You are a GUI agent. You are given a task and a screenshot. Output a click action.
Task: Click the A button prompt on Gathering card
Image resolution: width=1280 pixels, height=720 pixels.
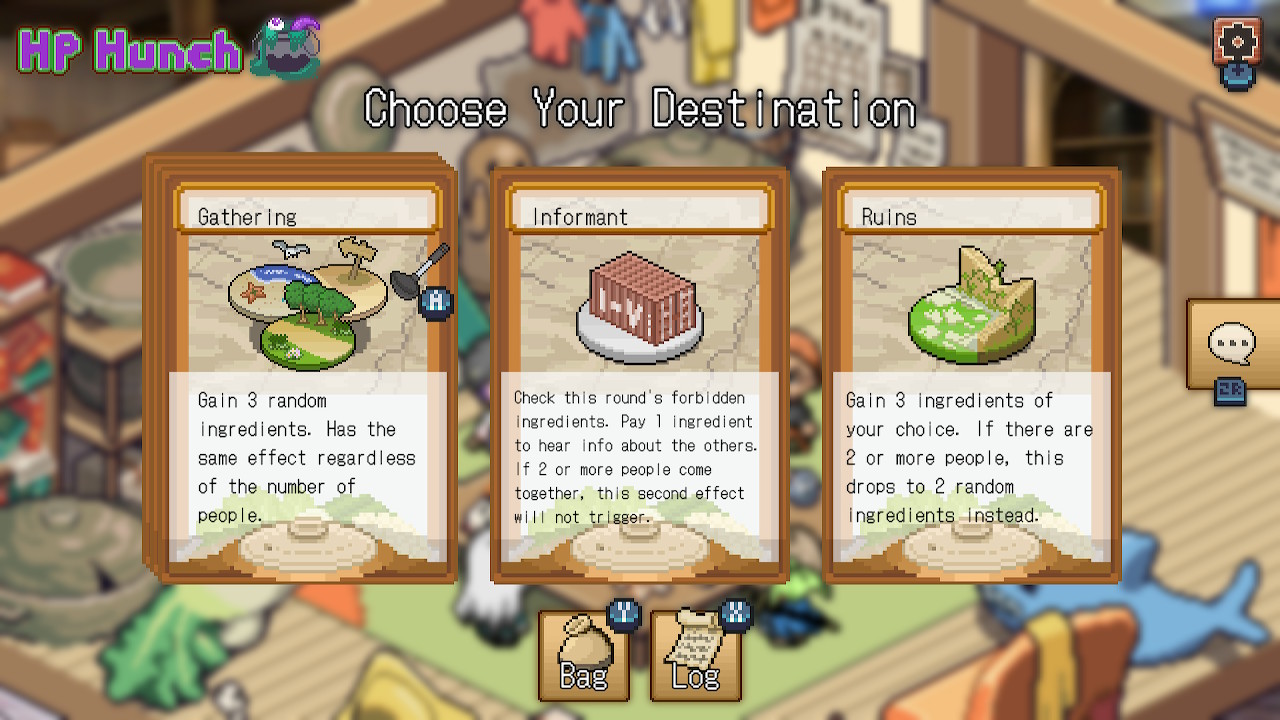(434, 301)
